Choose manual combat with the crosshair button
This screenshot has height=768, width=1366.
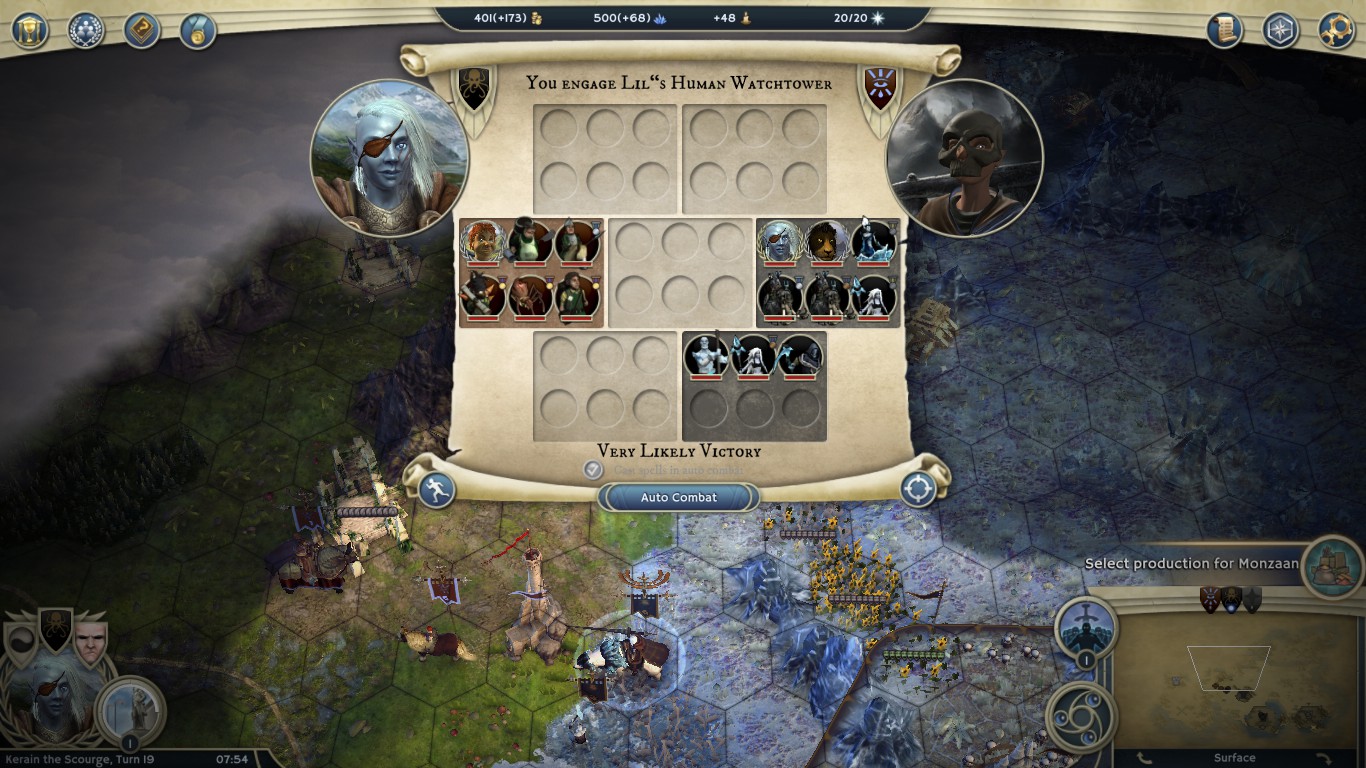pos(918,489)
